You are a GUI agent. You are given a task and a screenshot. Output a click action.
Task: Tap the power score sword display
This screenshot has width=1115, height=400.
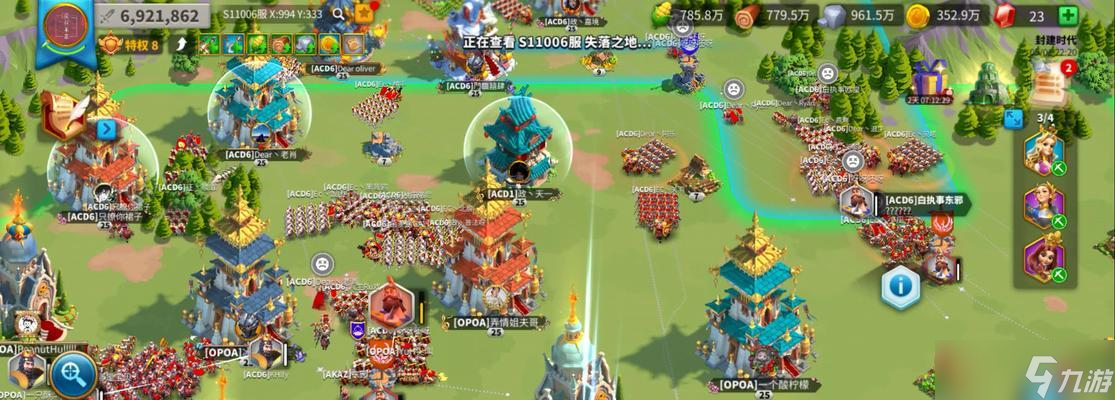click(155, 15)
